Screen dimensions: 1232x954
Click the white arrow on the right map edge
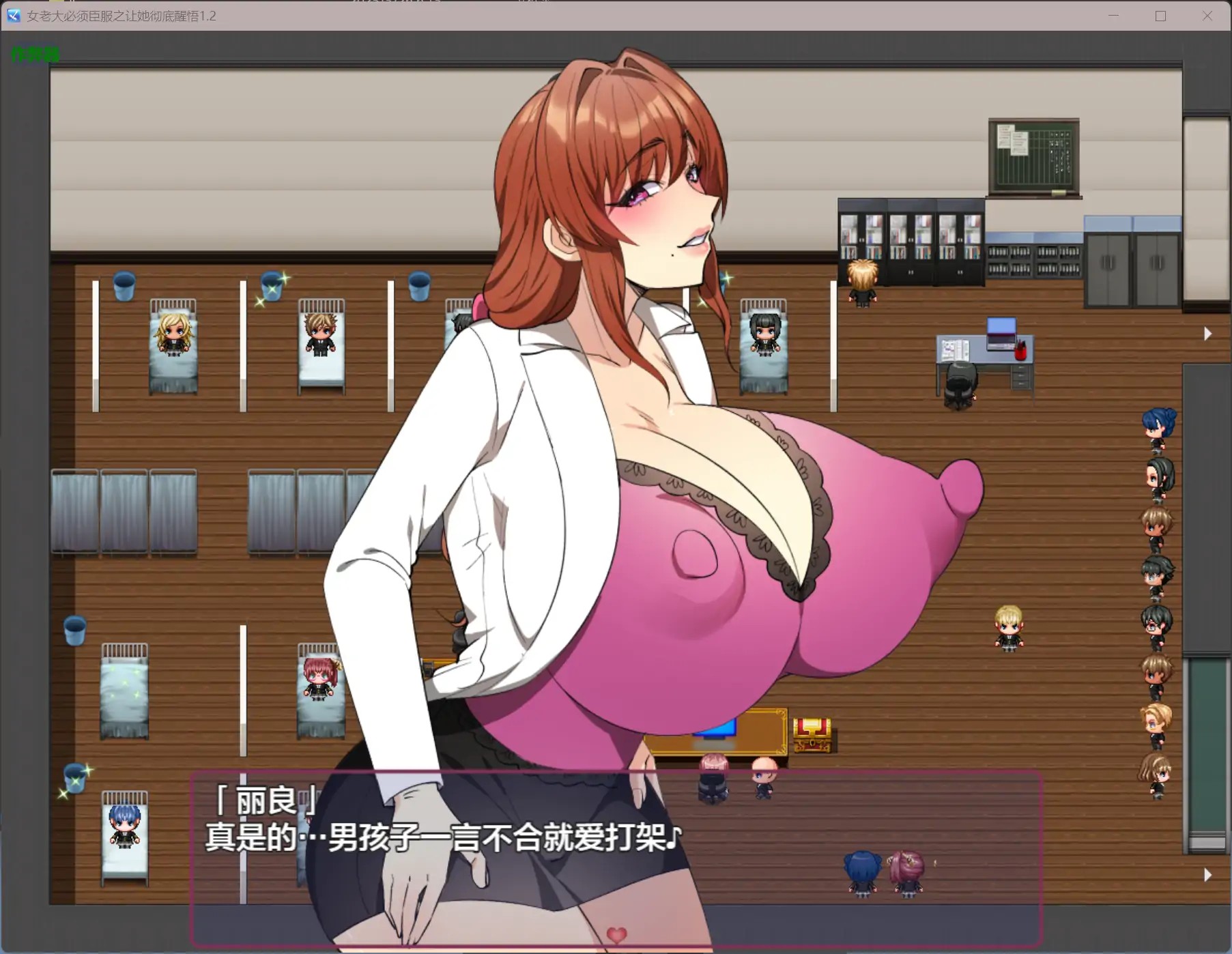click(1208, 334)
